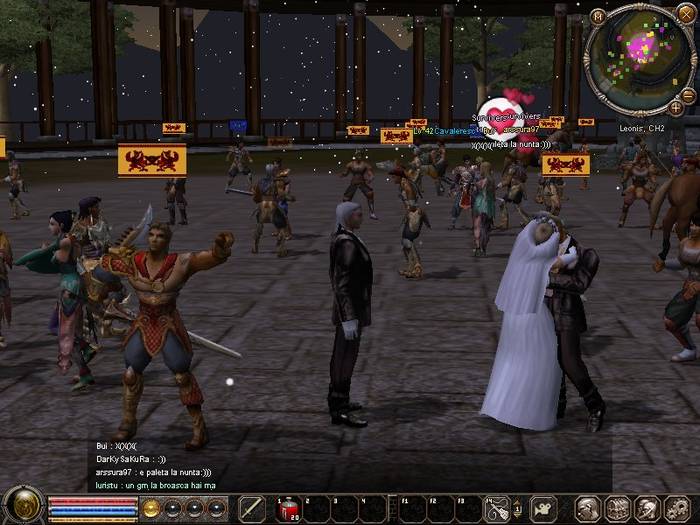The width and height of the screenshot is (700, 525).
Task: Open the inventory chest icon
Action: (x=617, y=508)
